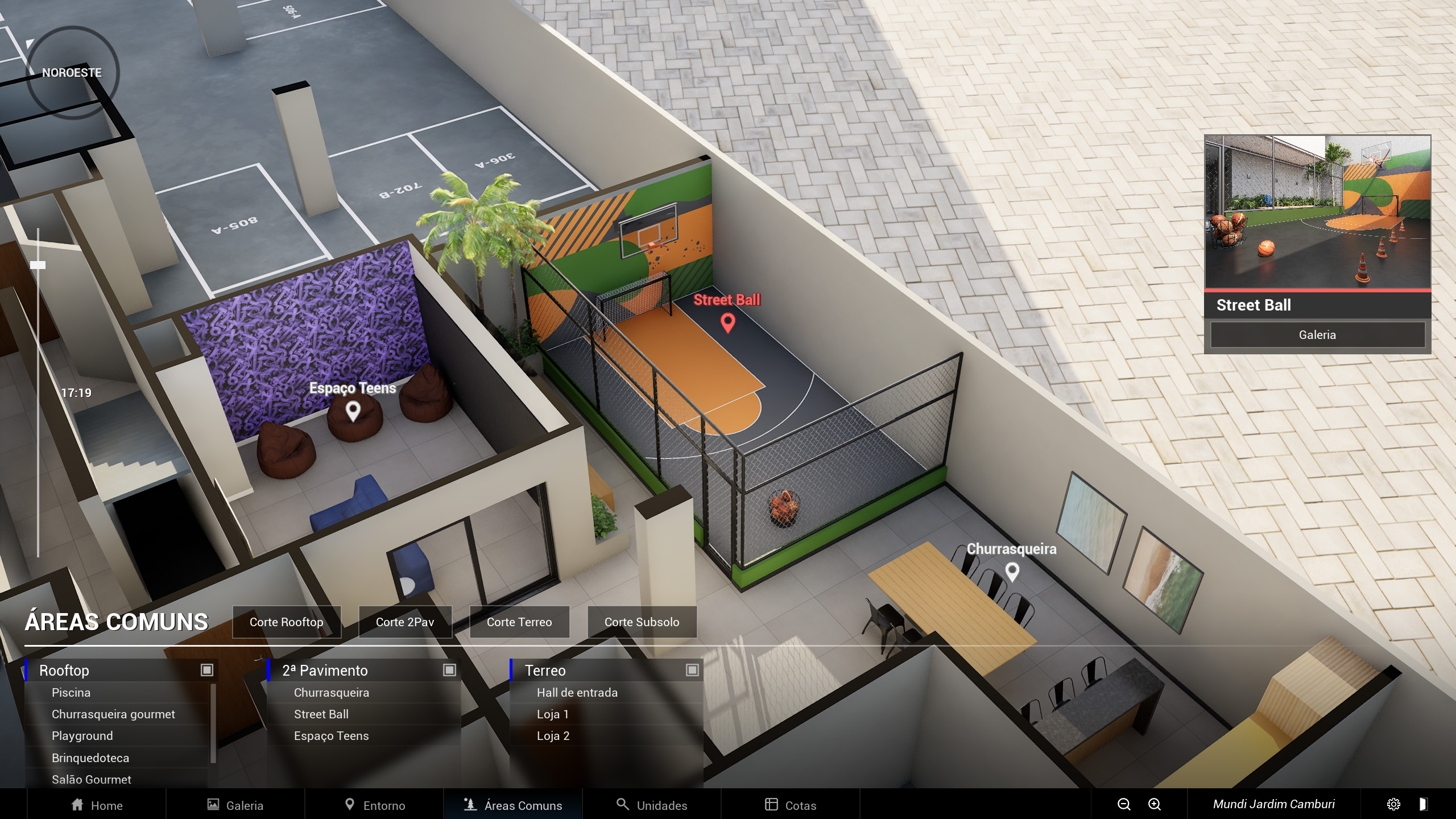Select the Corte Rooftop view
This screenshot has width=1456, height=819.
pos(286,622)
